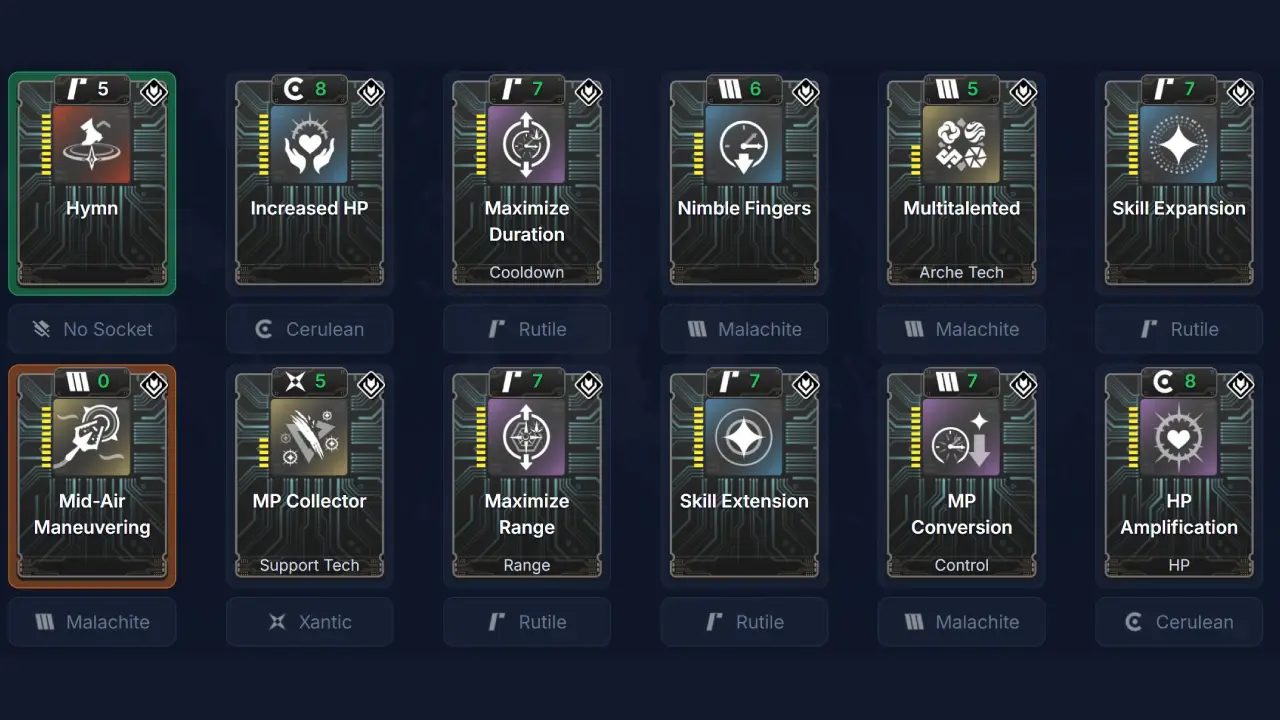Select the Multitalented Arche Tech icon

click(x=961, y=145)
